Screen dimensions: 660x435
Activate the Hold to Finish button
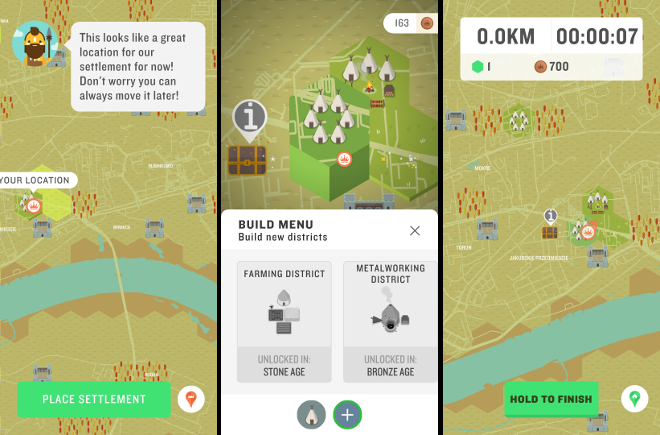551,399
